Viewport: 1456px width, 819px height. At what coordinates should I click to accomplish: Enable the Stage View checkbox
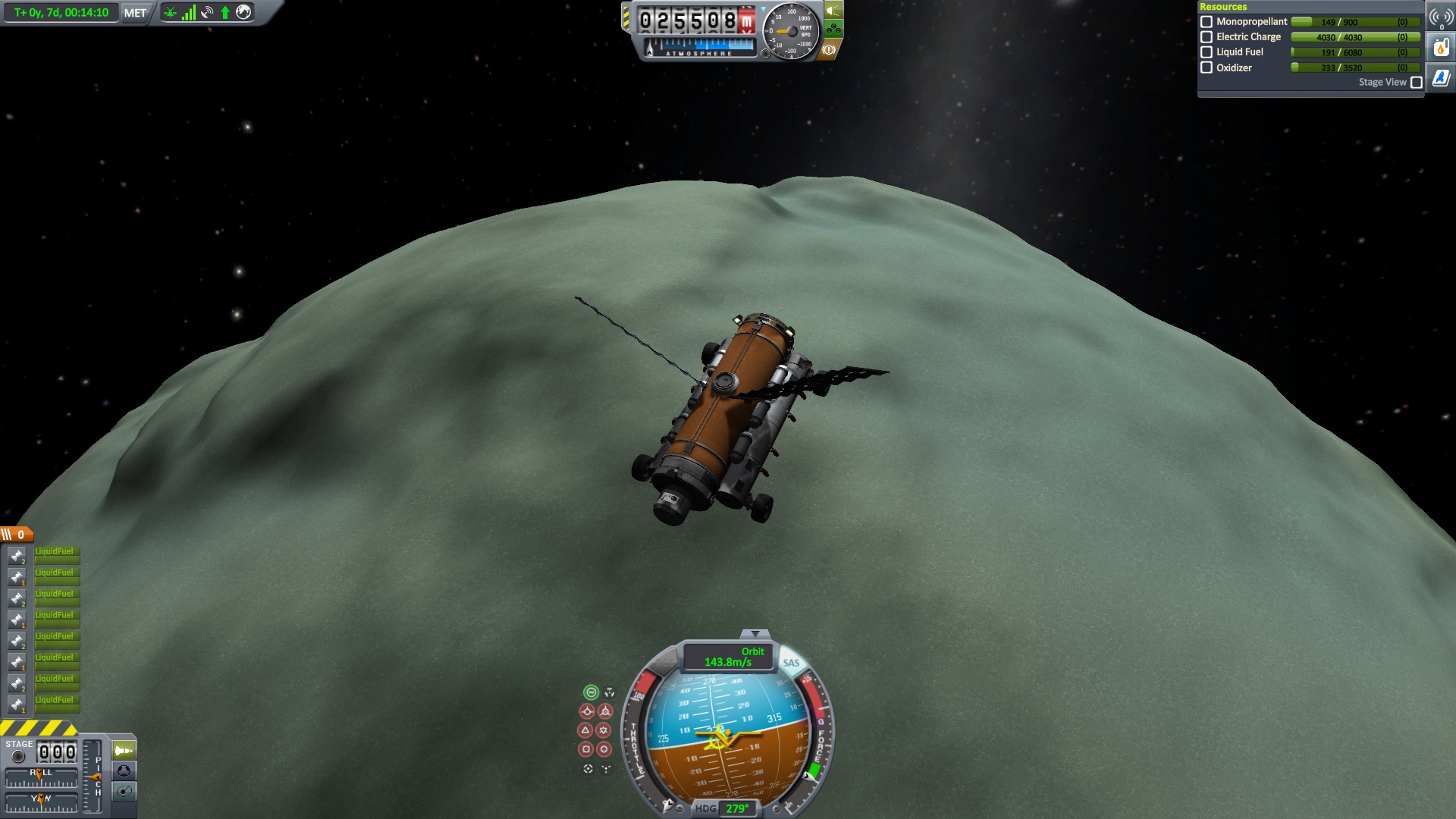(1417, 83)
